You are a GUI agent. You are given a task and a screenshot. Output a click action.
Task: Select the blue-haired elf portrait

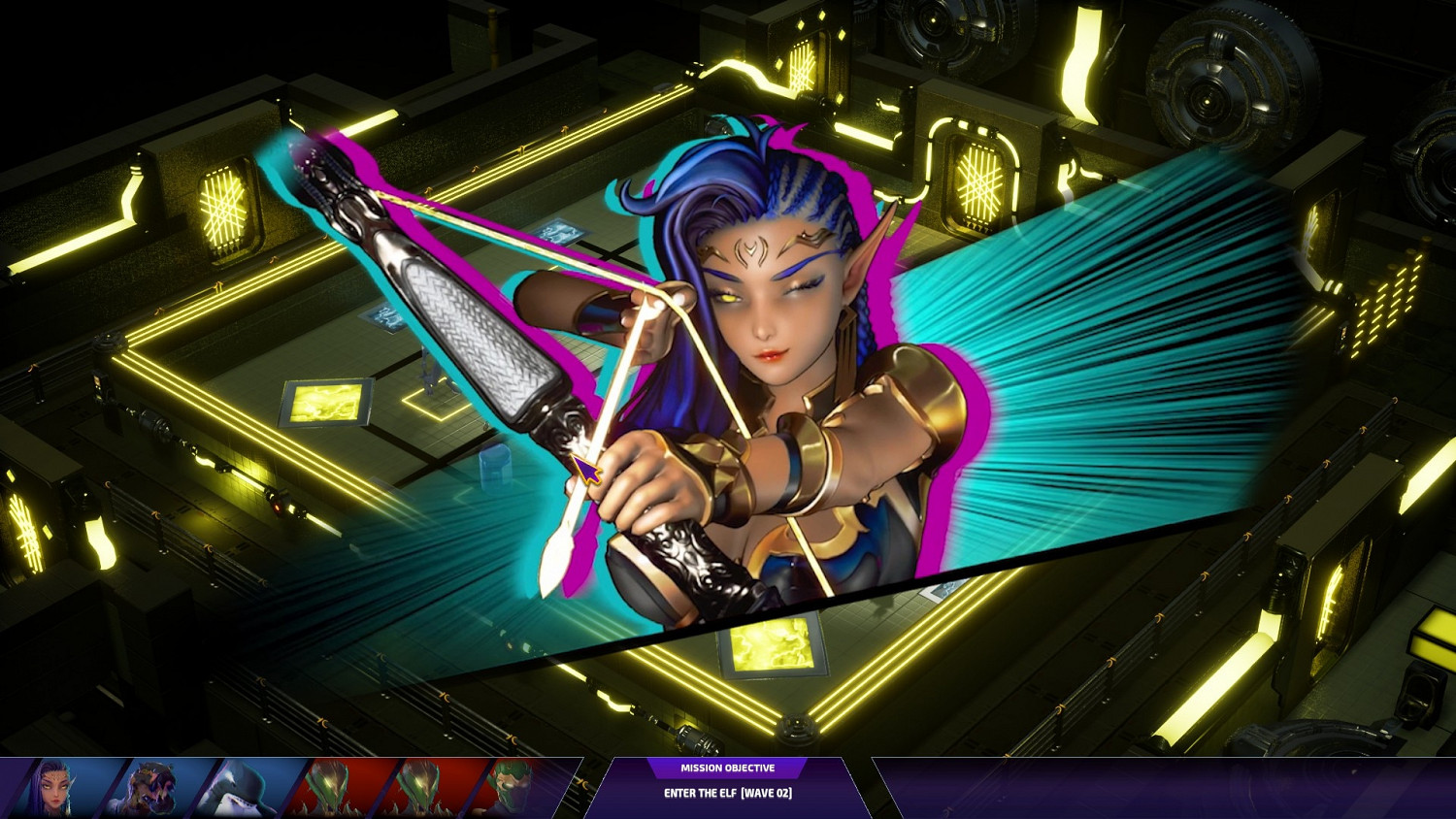(56, 788)
